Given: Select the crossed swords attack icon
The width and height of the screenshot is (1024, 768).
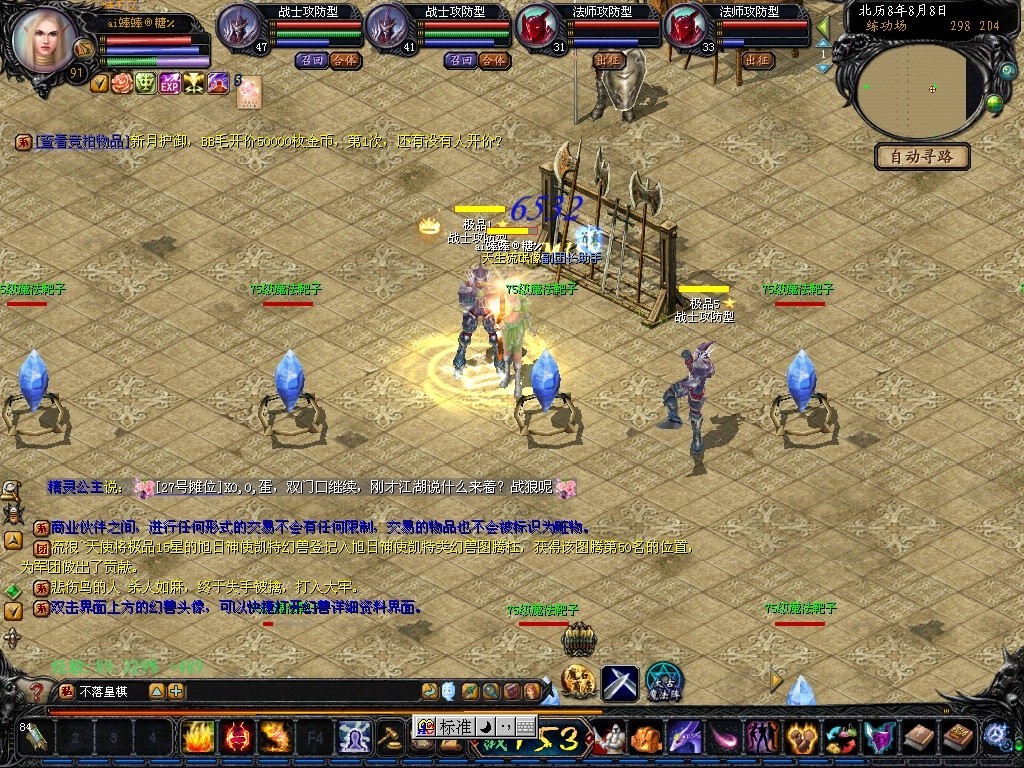Looking at the screenshot, I should pos(619,683).
